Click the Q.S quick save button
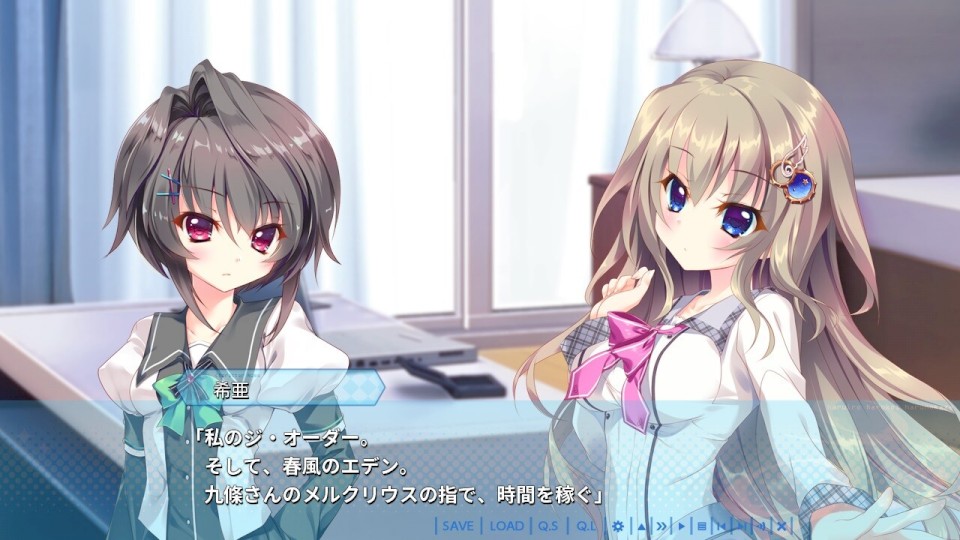The height and width of the screenshot is (540, 960). pos(548,526)
